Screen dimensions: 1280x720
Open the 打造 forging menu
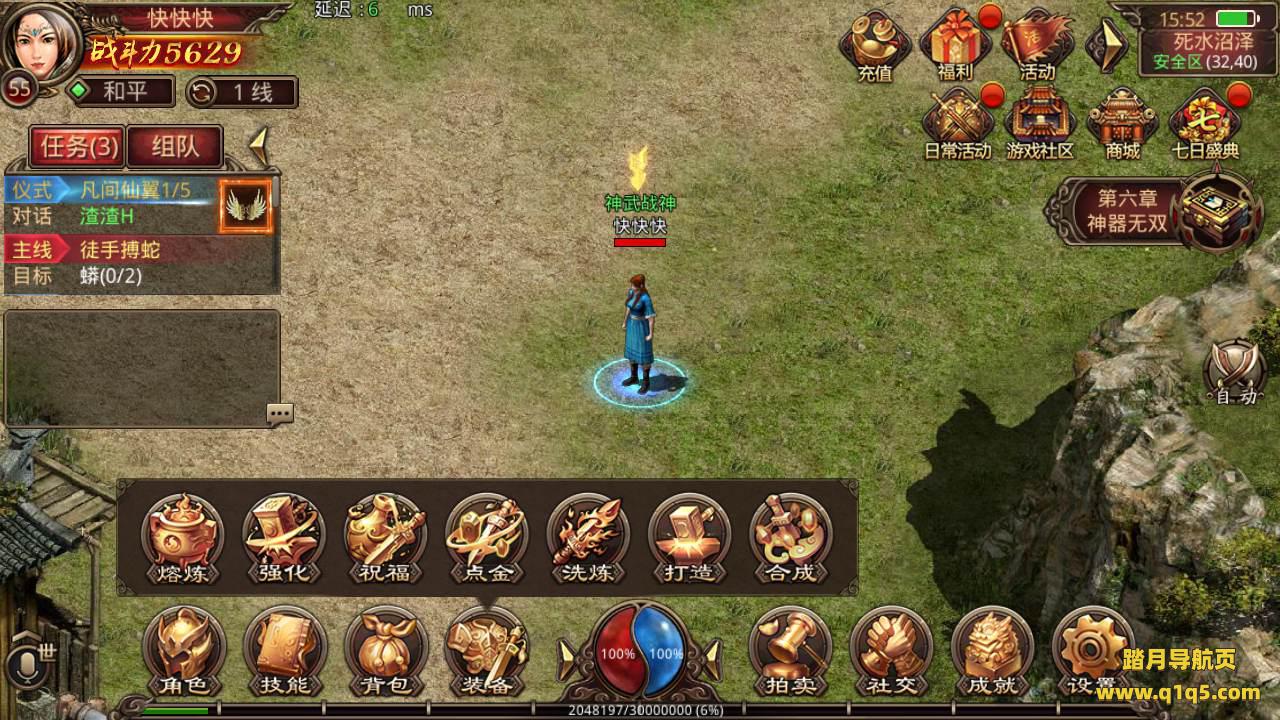coord(689,537)
